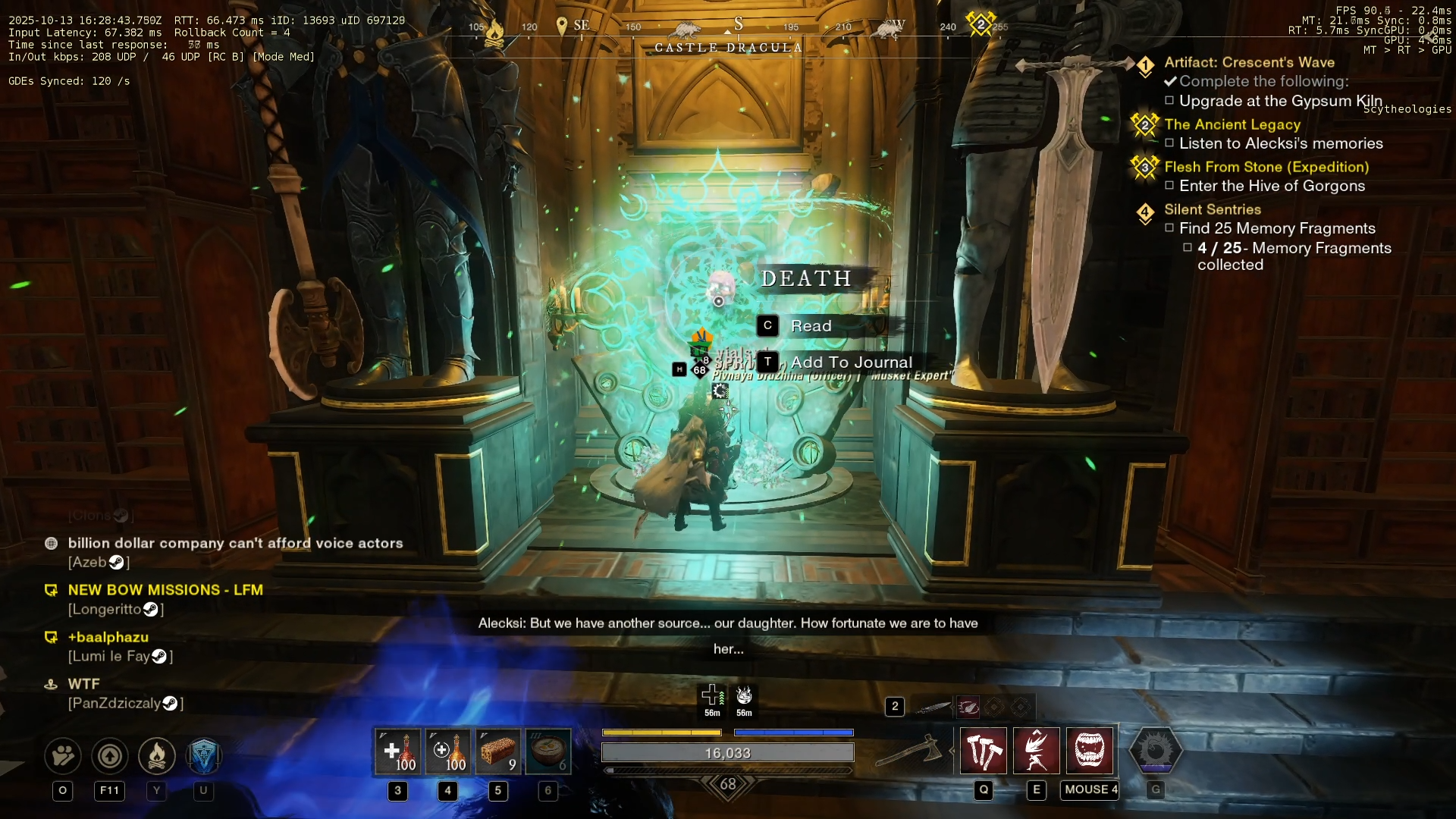Viewport: 1456px width, 819px height.
Task: Trigger the sprinting figure hatchet ability
Action: click(x=1037, y=751)
